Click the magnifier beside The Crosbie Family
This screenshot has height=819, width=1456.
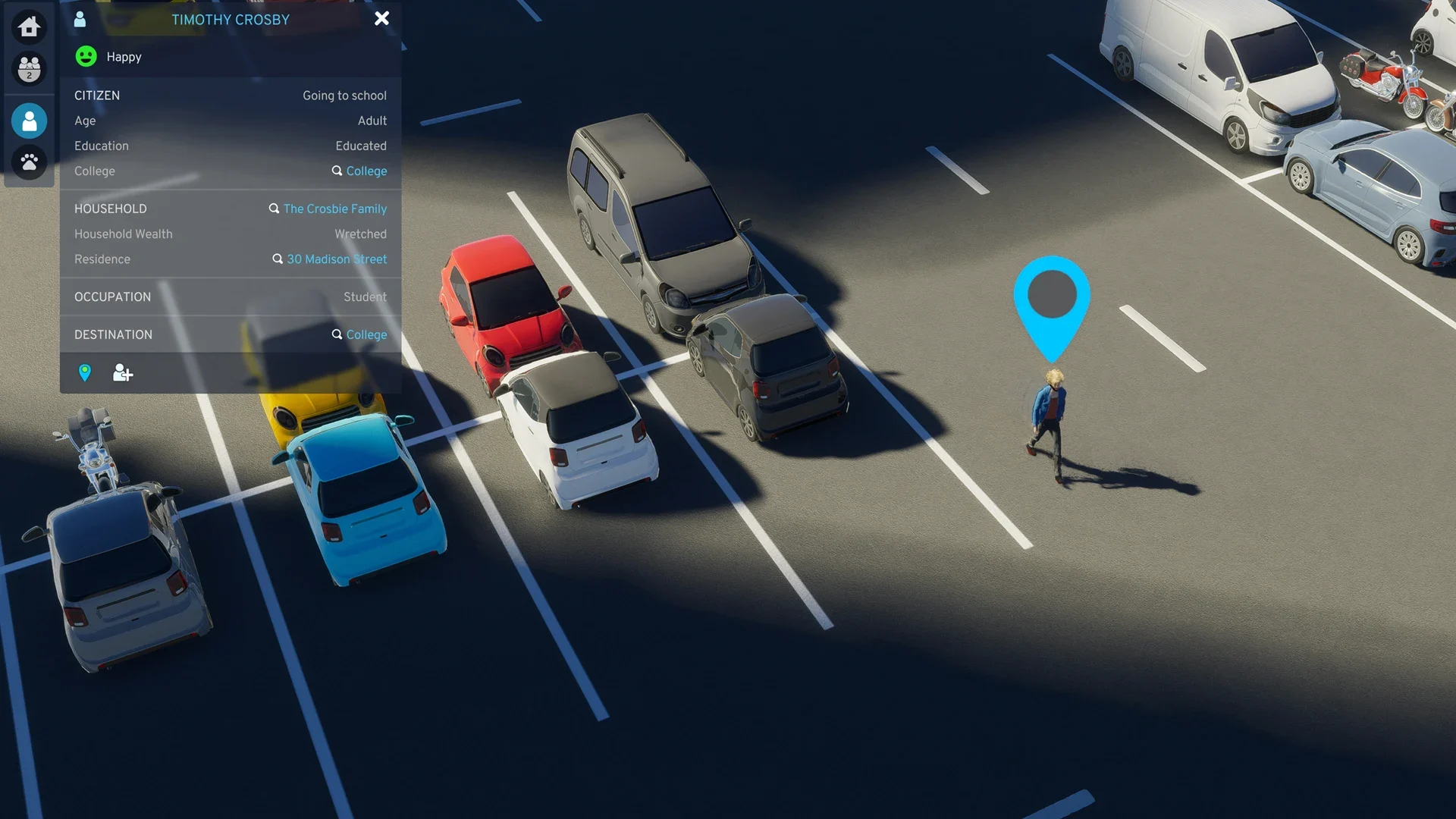[274, 209]
